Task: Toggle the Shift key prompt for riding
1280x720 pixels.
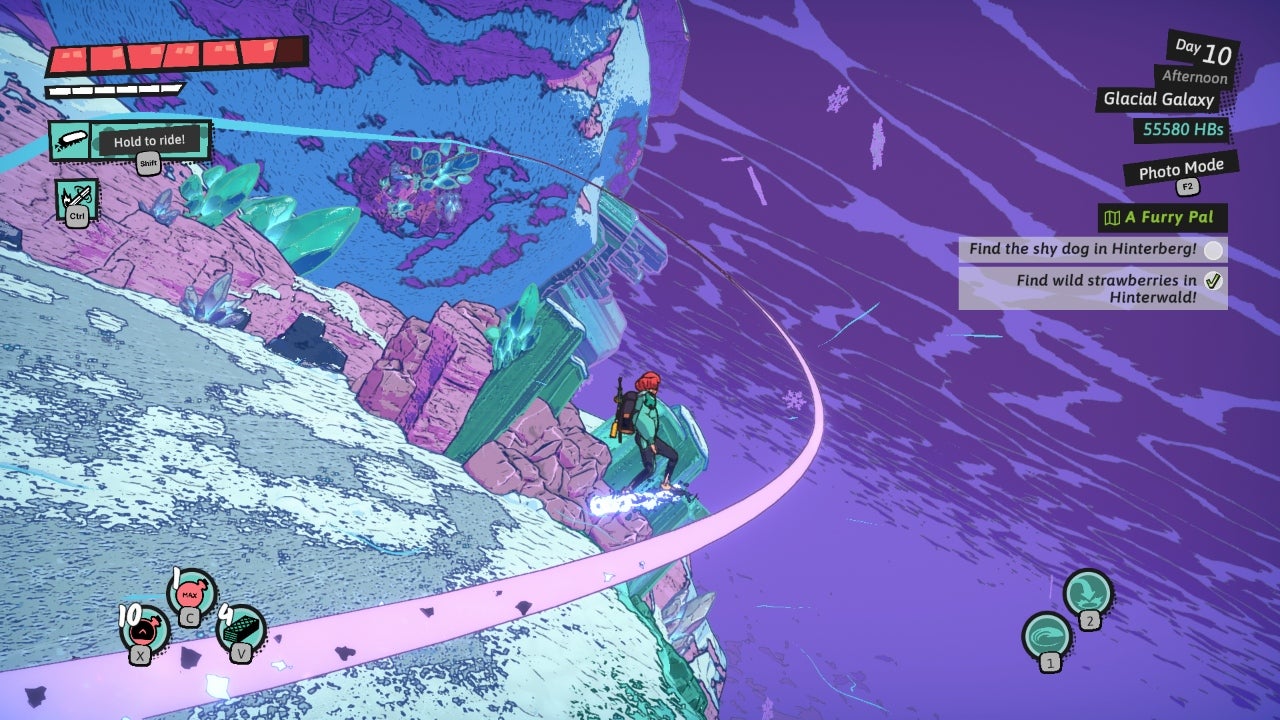Action: point(148,162)
